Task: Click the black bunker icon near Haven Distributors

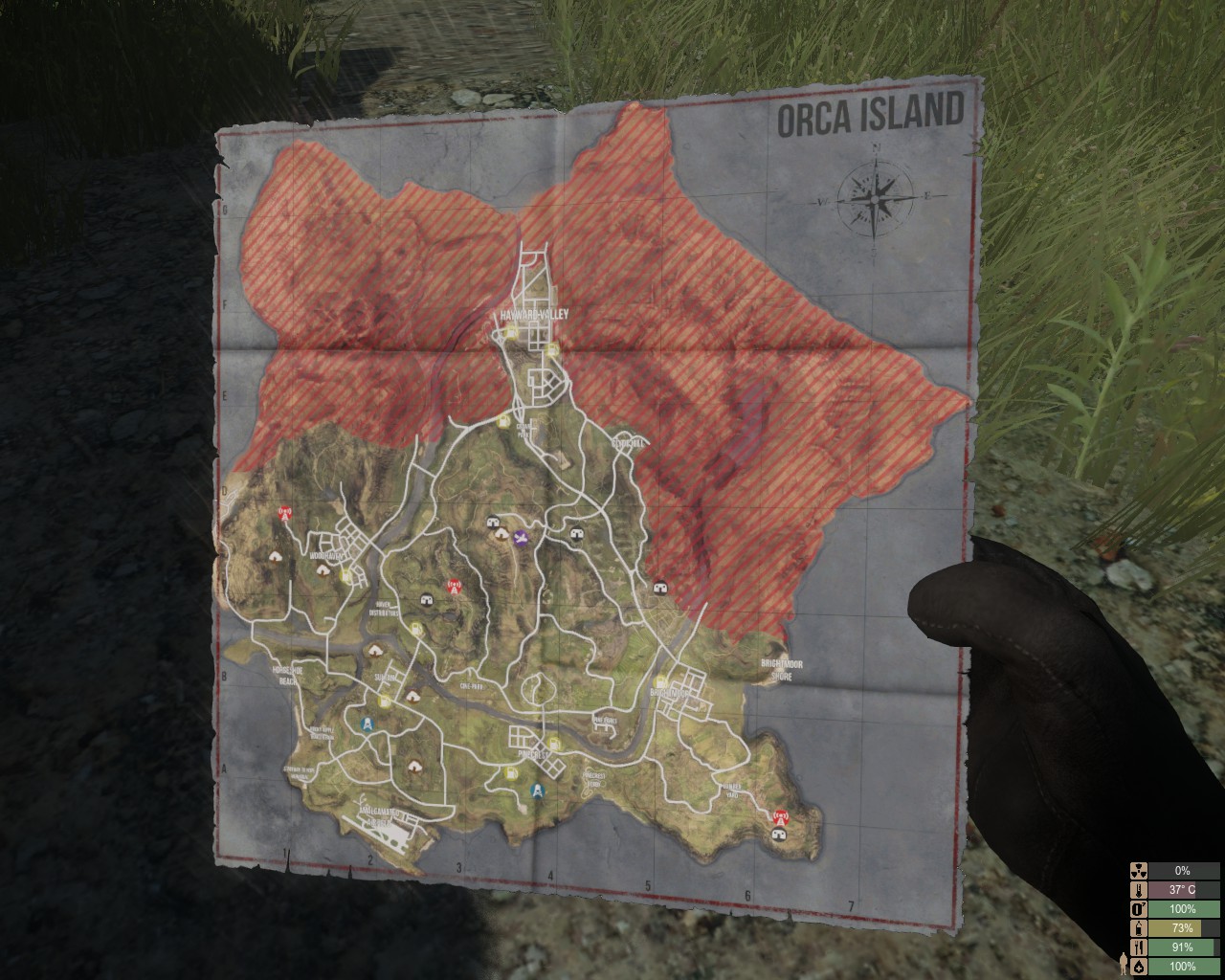Action: pos(425,600)
